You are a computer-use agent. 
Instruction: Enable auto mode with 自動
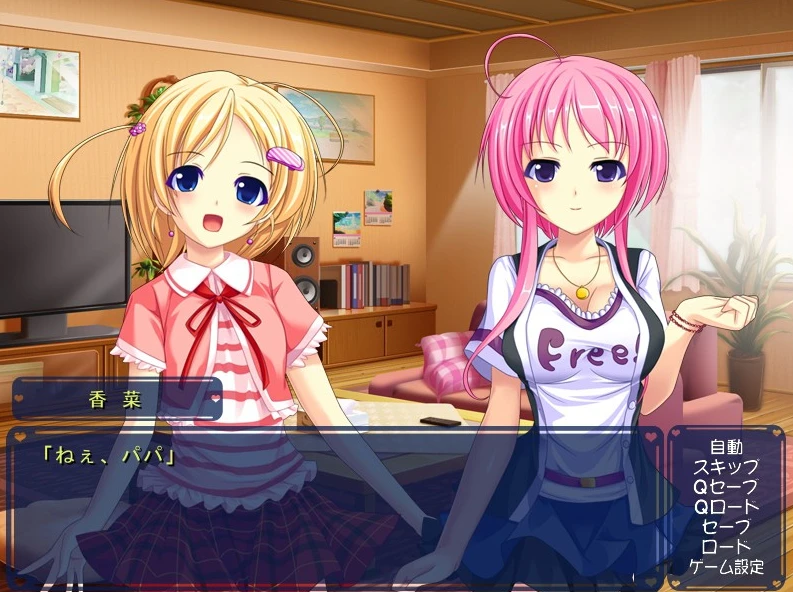[x=726, y=447]
